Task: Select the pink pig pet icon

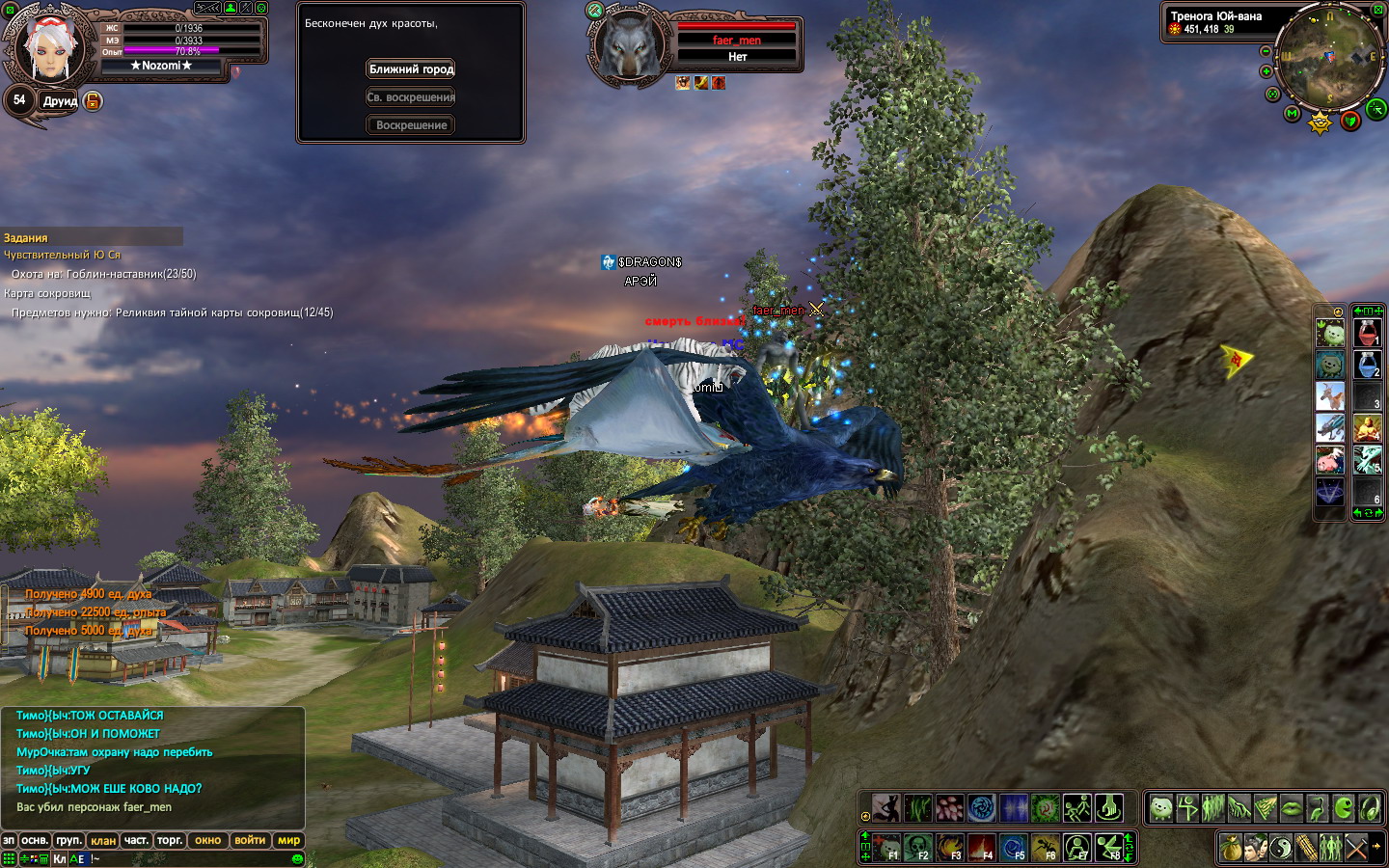Action: [x=1330, y=460]
